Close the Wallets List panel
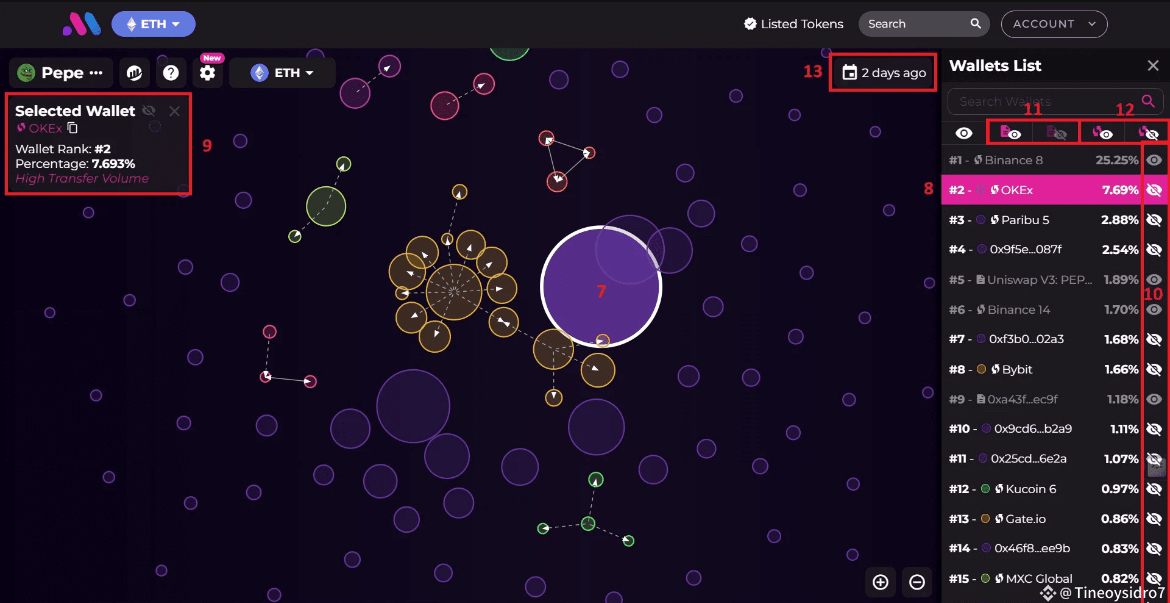 click(1152, 66)
